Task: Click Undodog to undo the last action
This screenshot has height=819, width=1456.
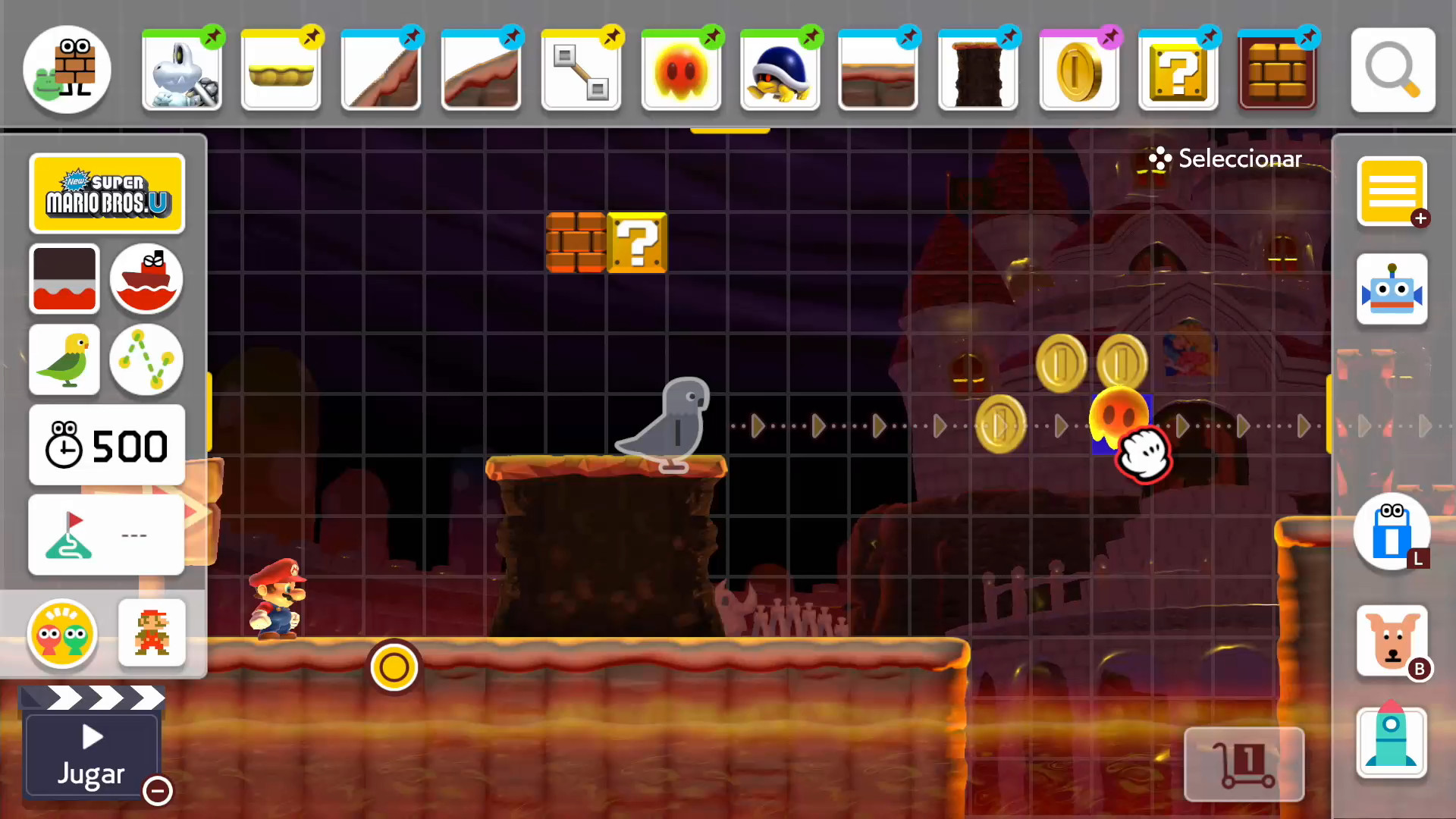Action: point(1392,641)
